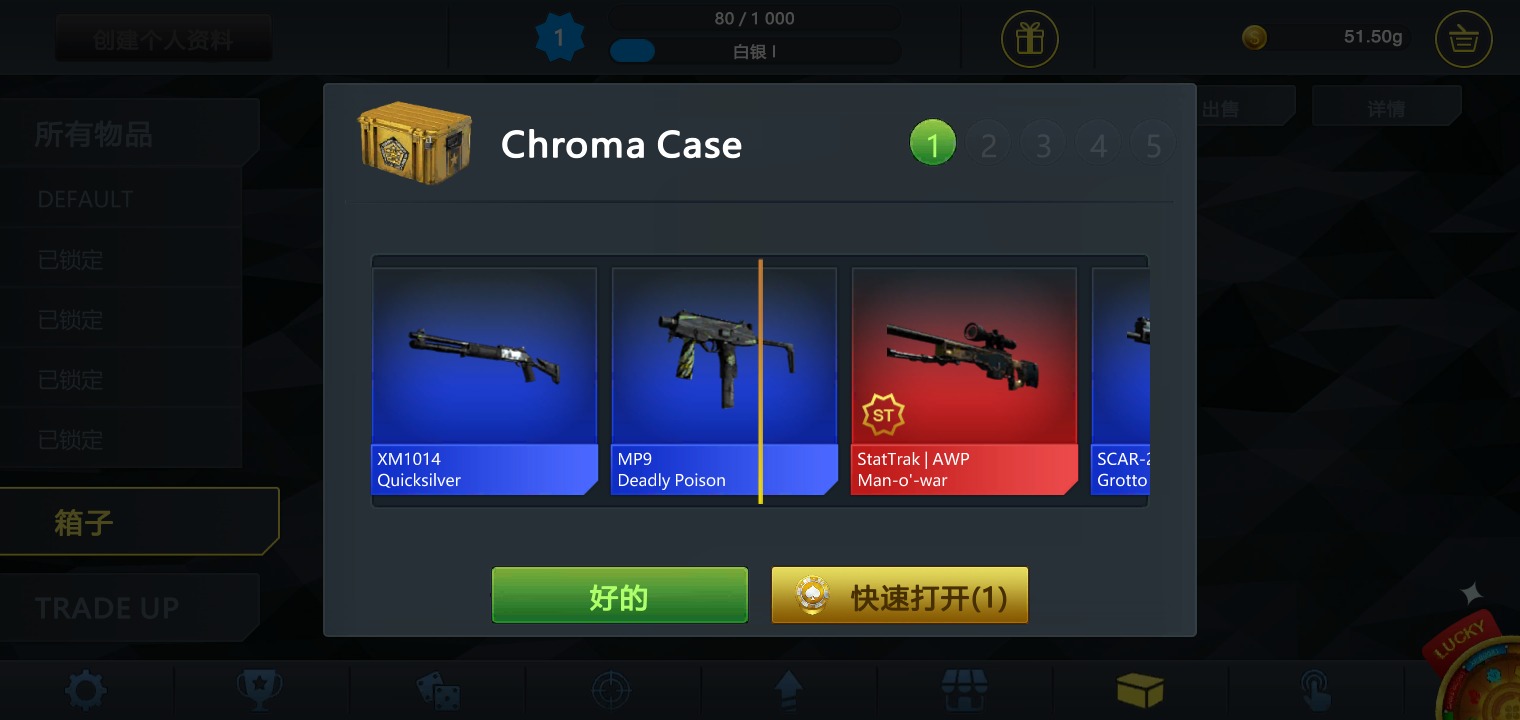Select the upgrade arrow icon

[789, 690]
